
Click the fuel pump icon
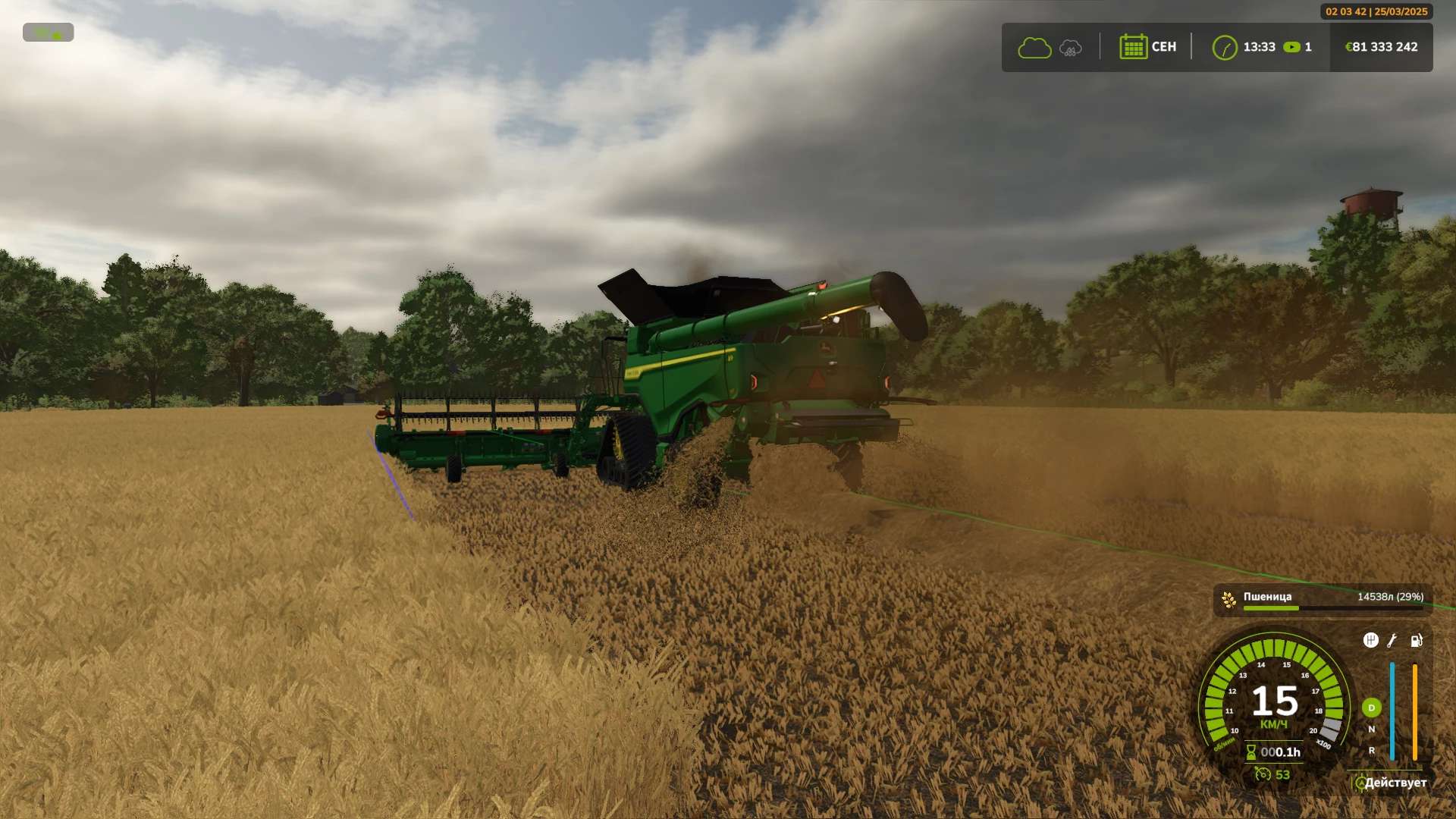click(1416, 641)
